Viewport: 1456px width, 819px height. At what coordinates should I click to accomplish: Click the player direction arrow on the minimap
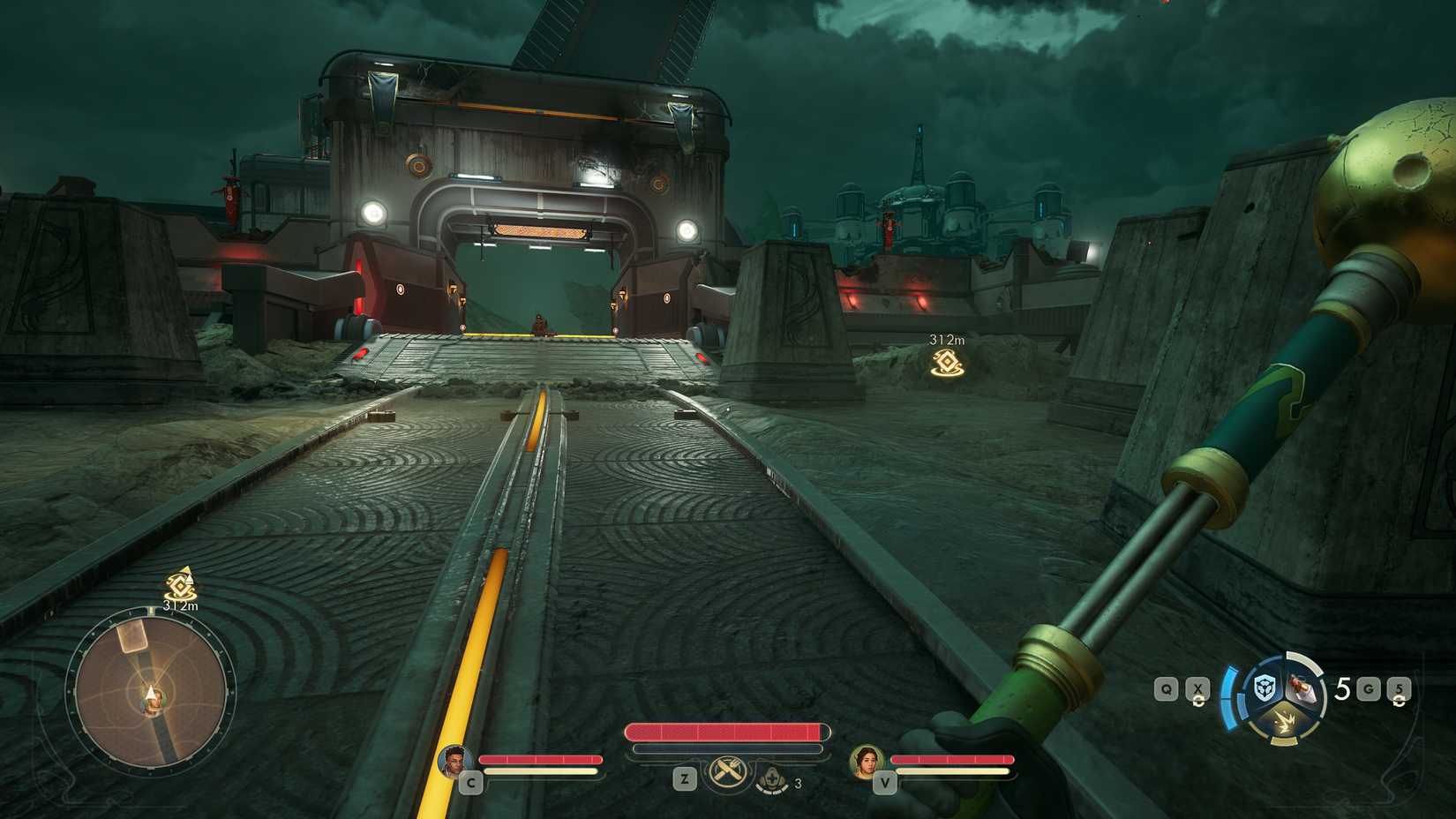(x=150, y=691)
